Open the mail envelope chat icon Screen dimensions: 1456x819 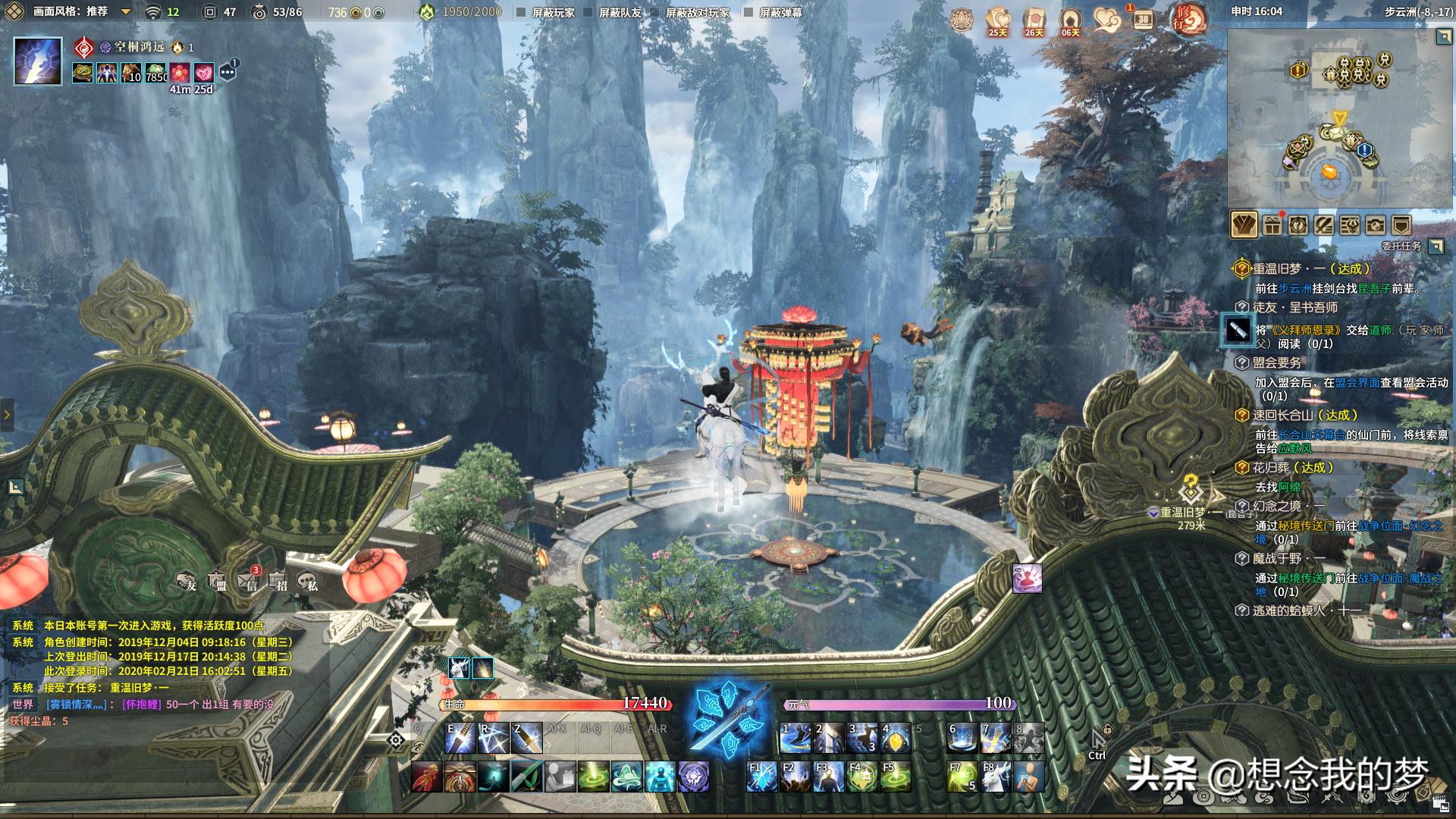pos(248,582)
